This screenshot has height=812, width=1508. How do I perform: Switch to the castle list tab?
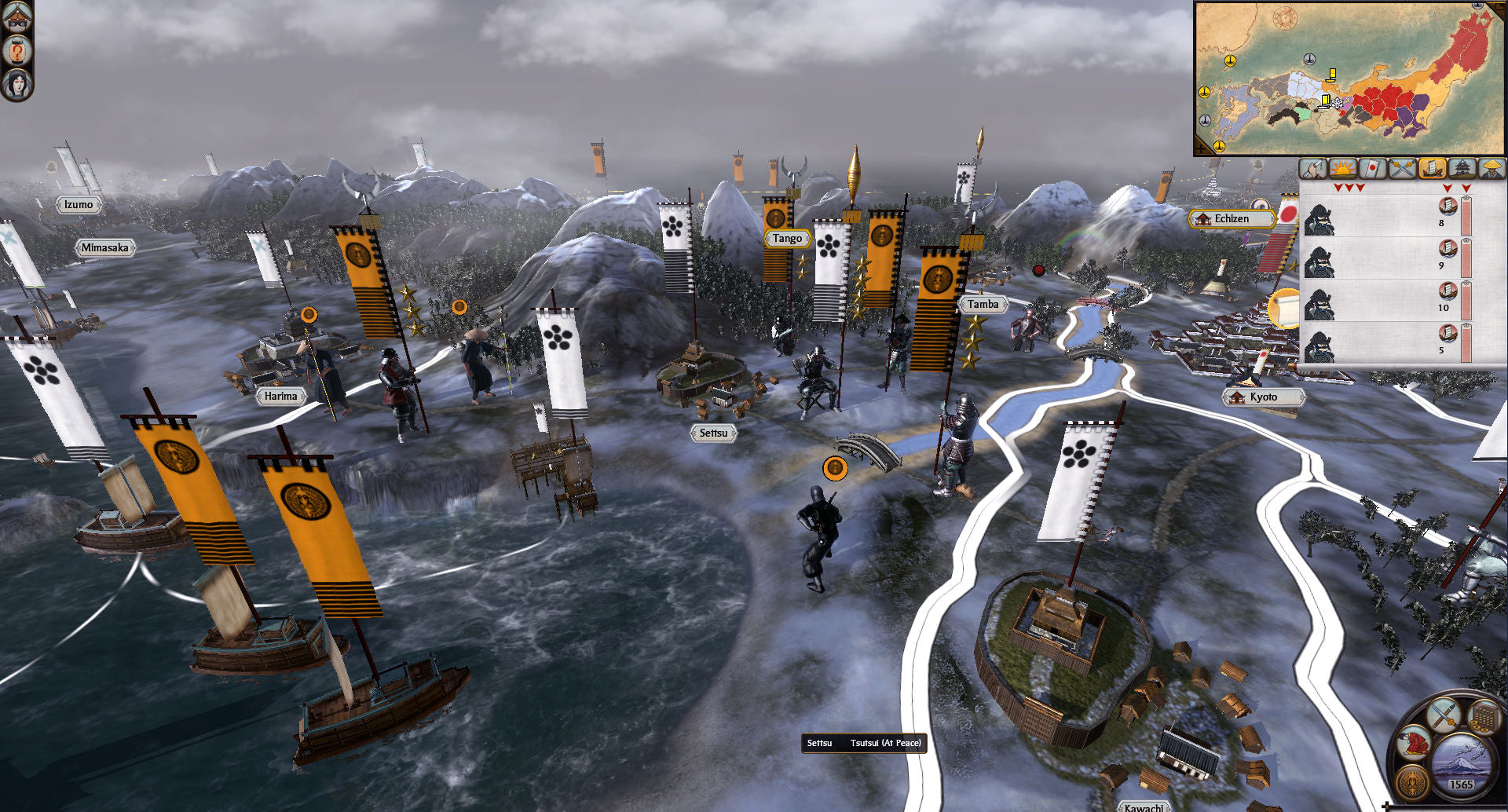(x=1462, y=168)
